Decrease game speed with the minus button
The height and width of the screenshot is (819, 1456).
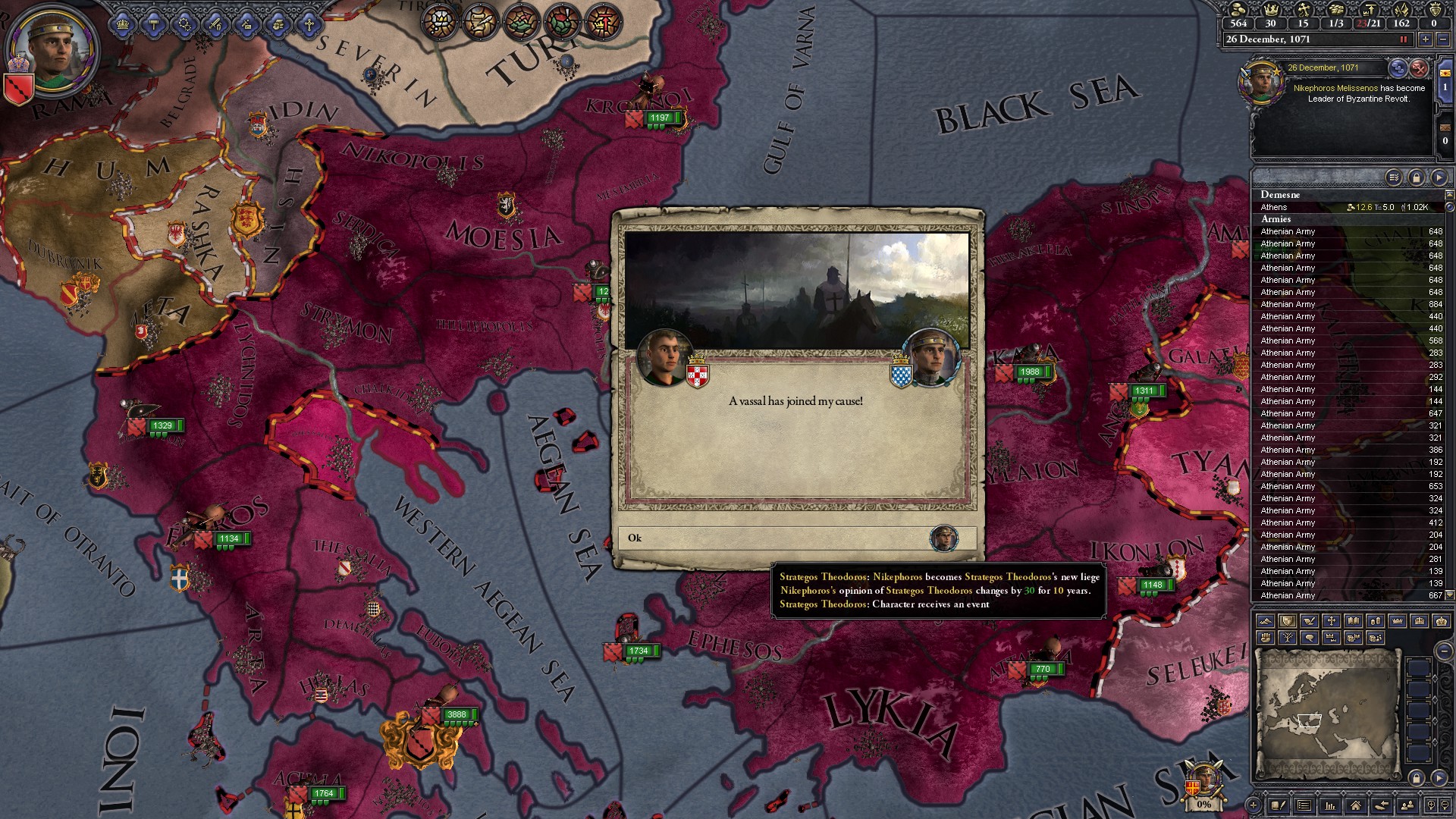[1443, 39]
